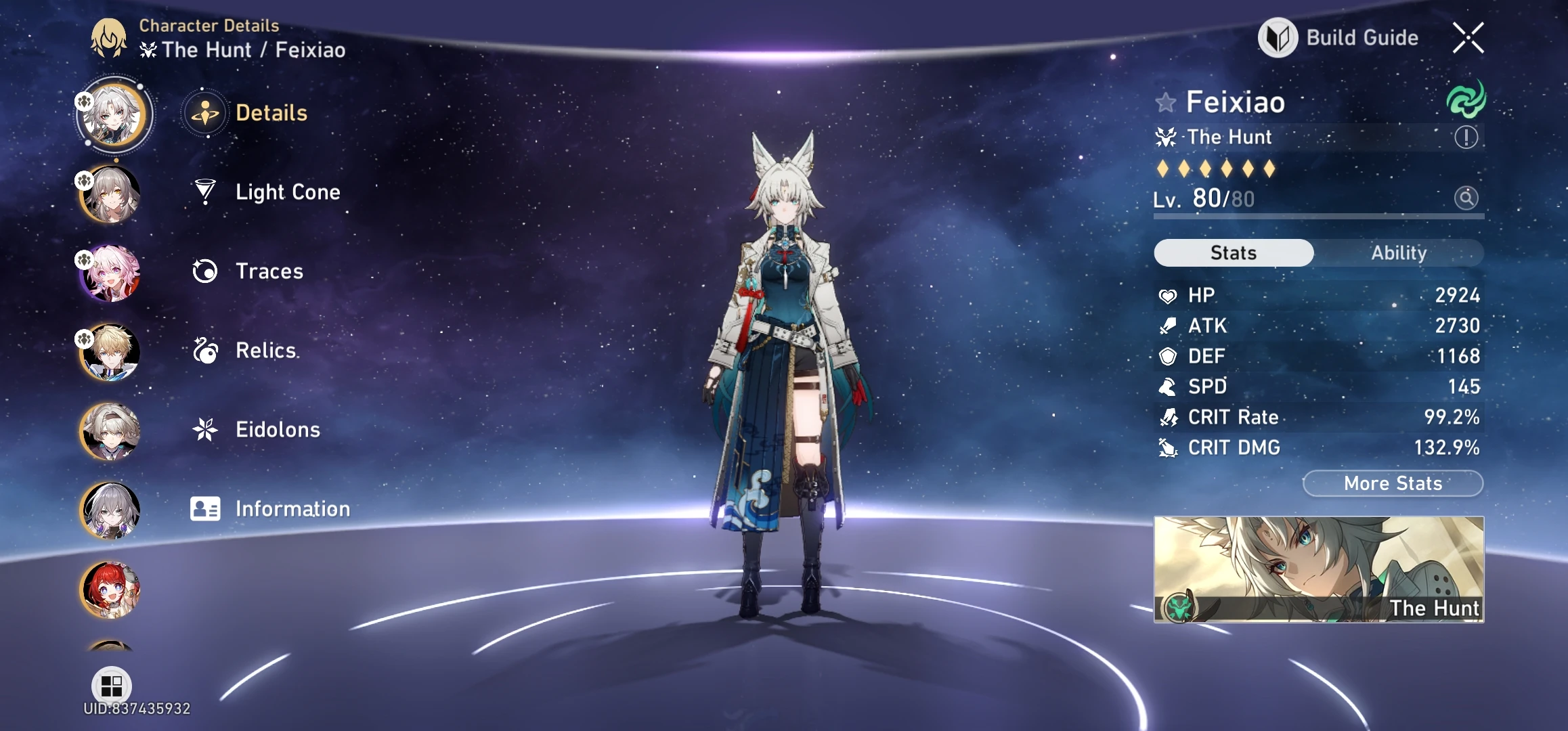Click the Hunt path icon under Feixiao's name
Viewport: 1568px width, 731px height.
(1166, 137)
